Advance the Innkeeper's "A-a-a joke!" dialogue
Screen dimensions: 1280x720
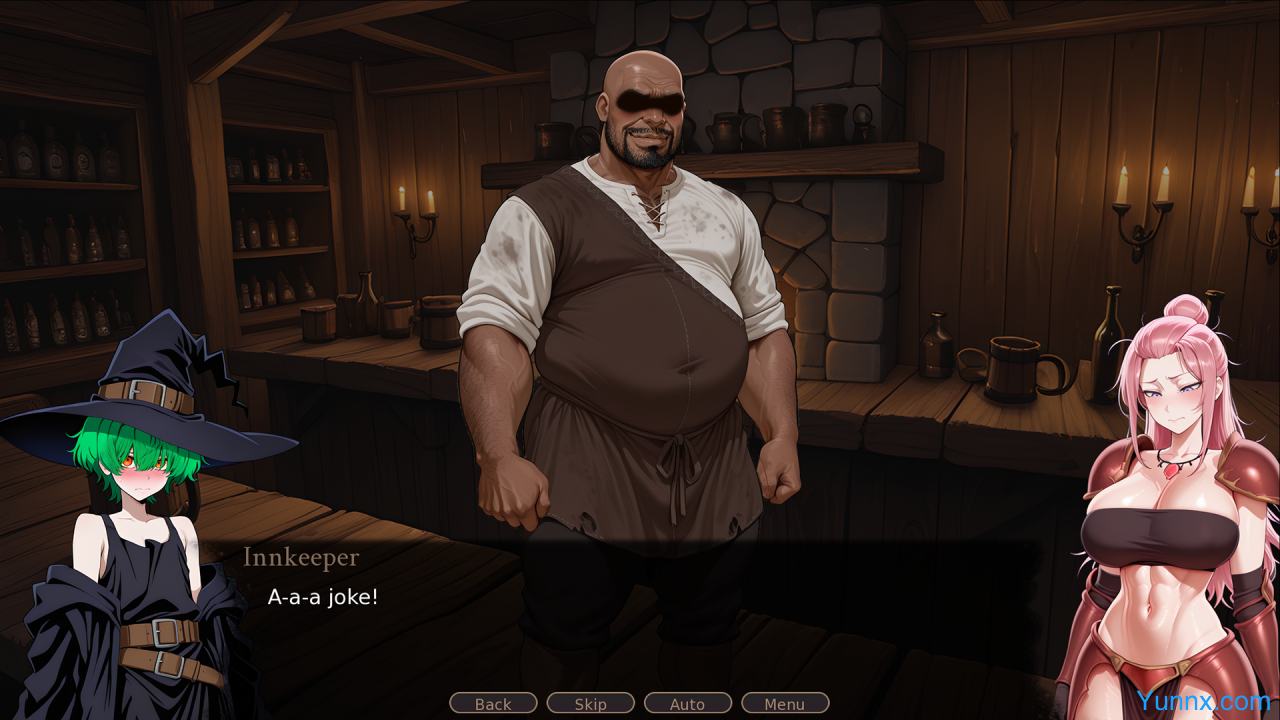point(640,600)
